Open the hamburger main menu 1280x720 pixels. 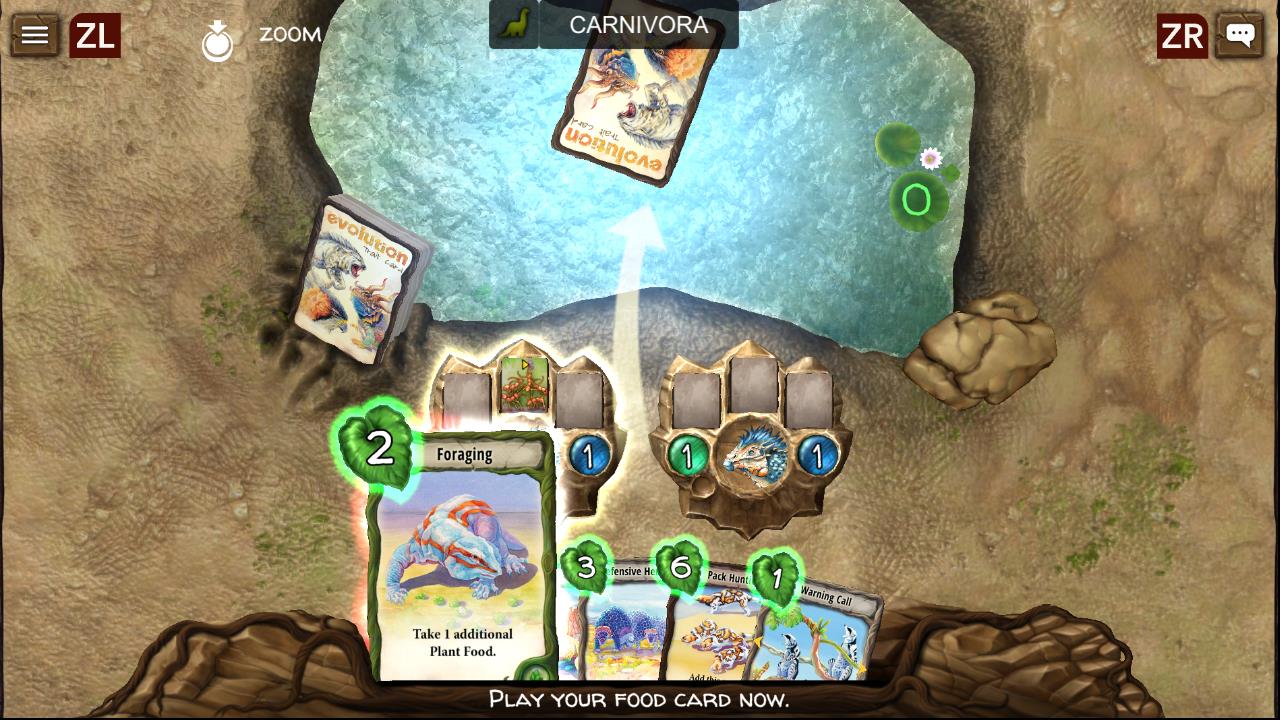tap(33, 34)
